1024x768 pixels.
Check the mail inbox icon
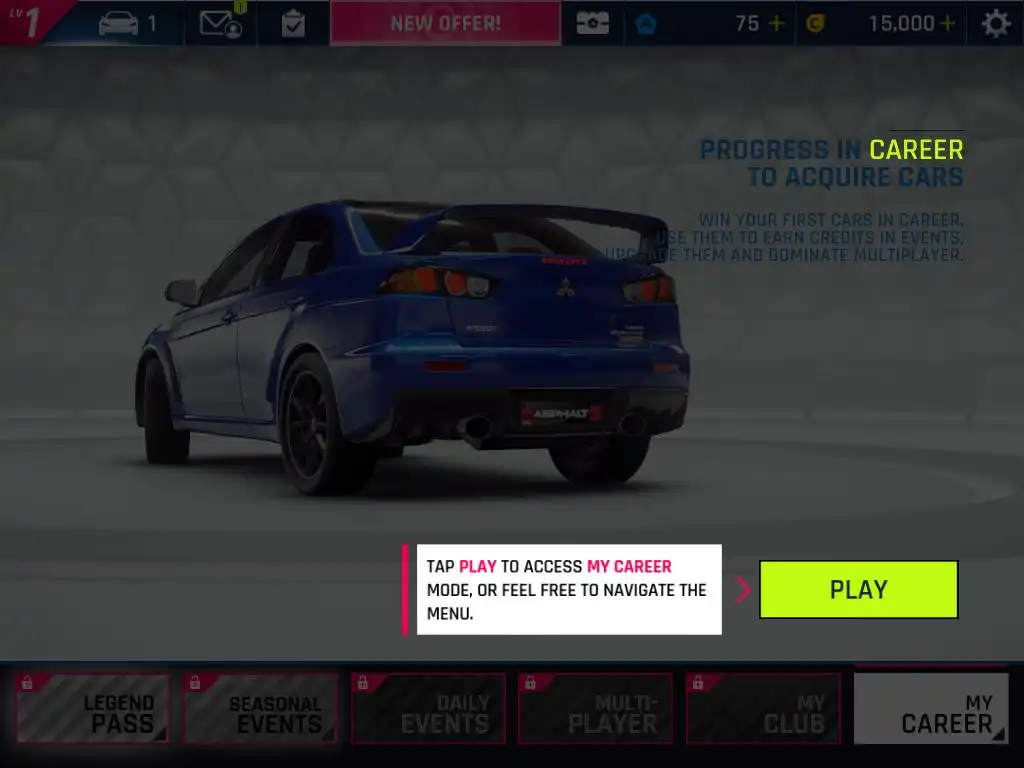pyautogui.click(x=221, y=23)
